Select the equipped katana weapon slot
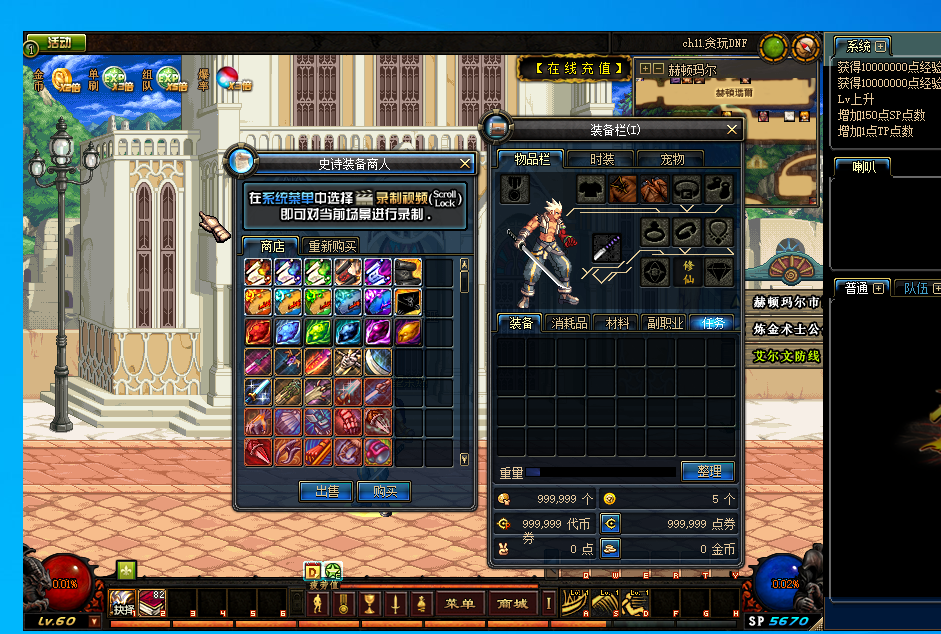941x634 pixels. tap(607, 248)
